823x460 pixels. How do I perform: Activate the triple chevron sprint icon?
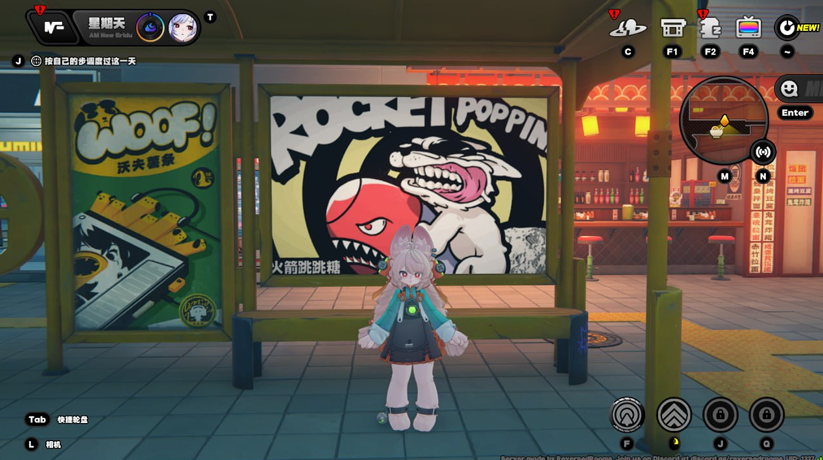[x=674, y=414]
